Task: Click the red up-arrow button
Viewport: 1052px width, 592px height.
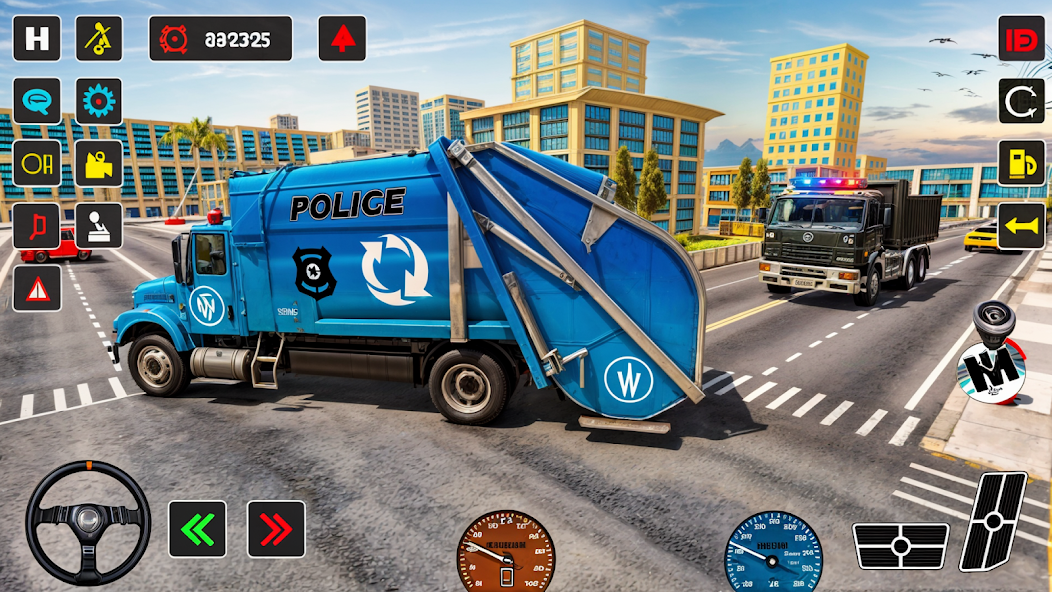Action: point(342,39)
